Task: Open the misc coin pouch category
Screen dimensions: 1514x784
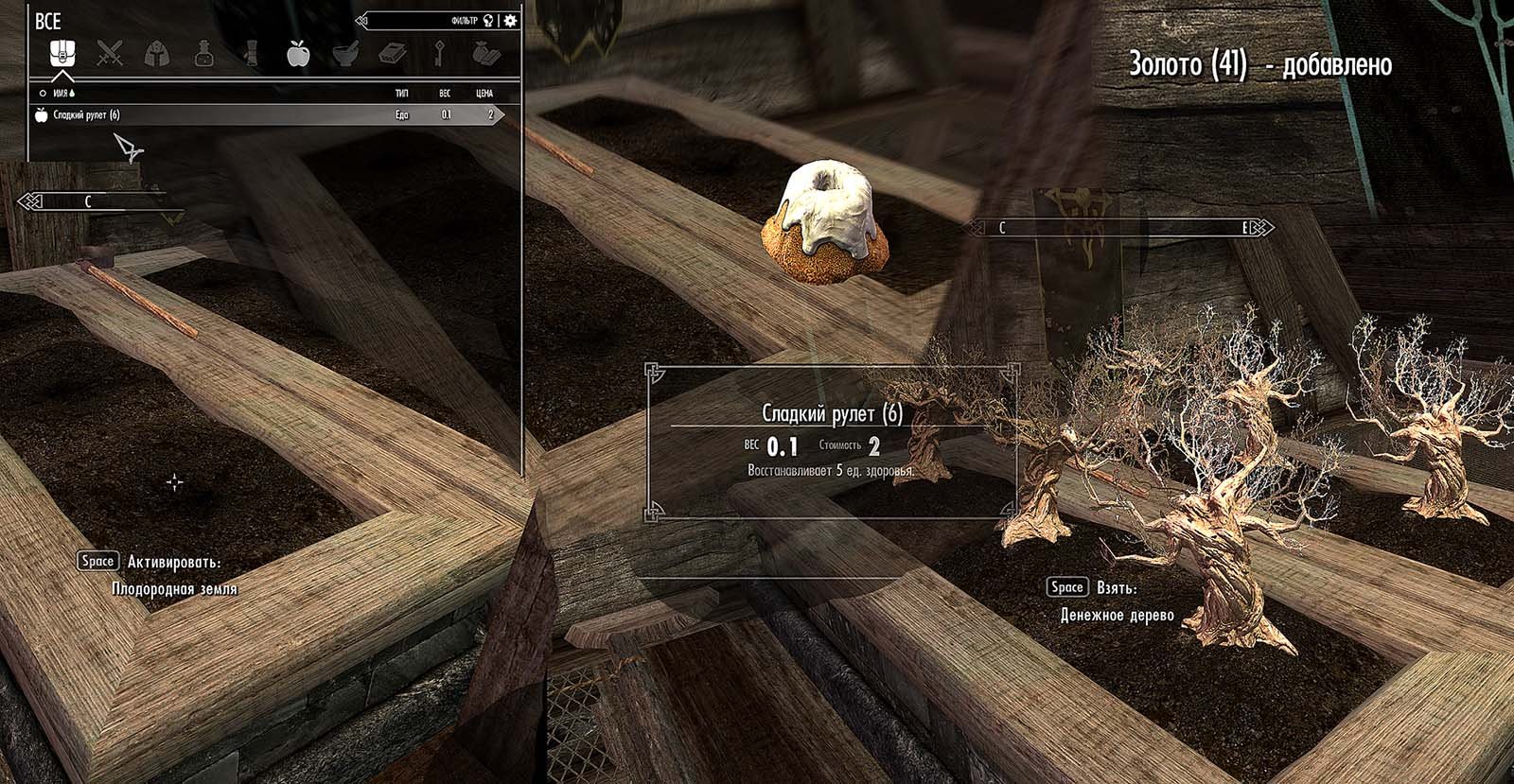Action: [485, 54]
